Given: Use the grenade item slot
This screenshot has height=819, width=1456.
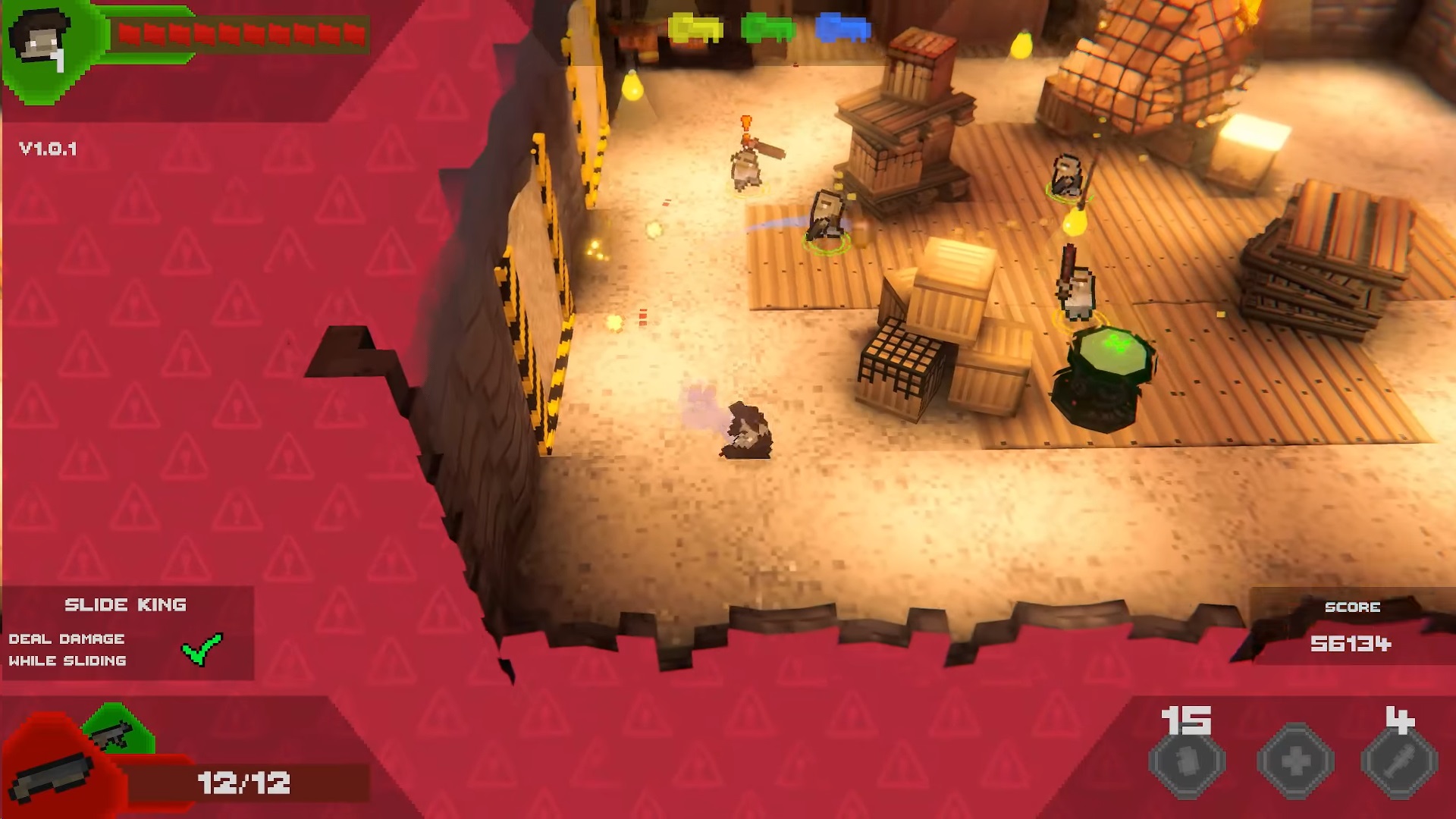Looking at the screenshot, I should [1187, 761].
